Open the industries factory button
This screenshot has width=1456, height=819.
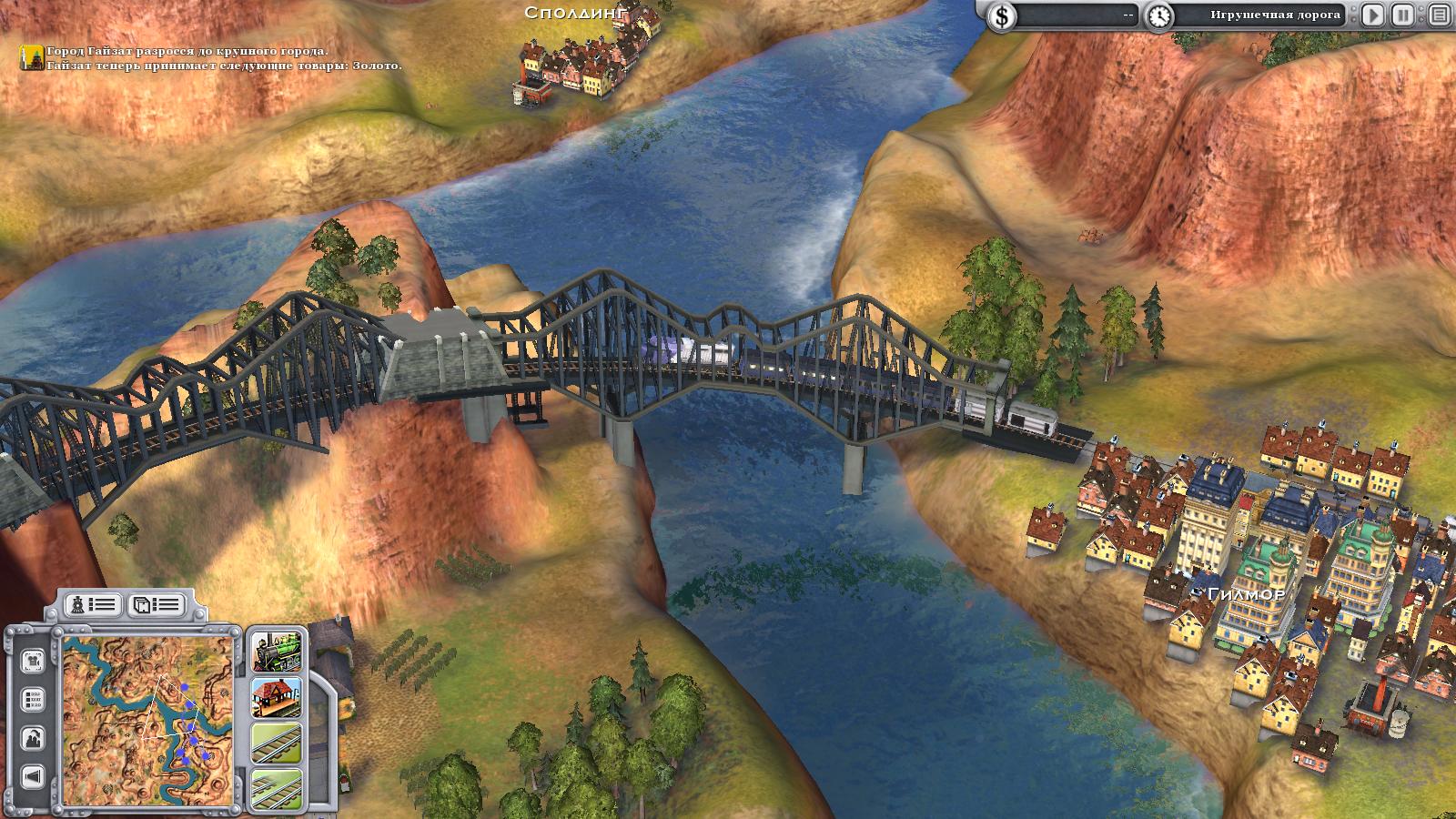pyautogui.click(x=32, y=738)
